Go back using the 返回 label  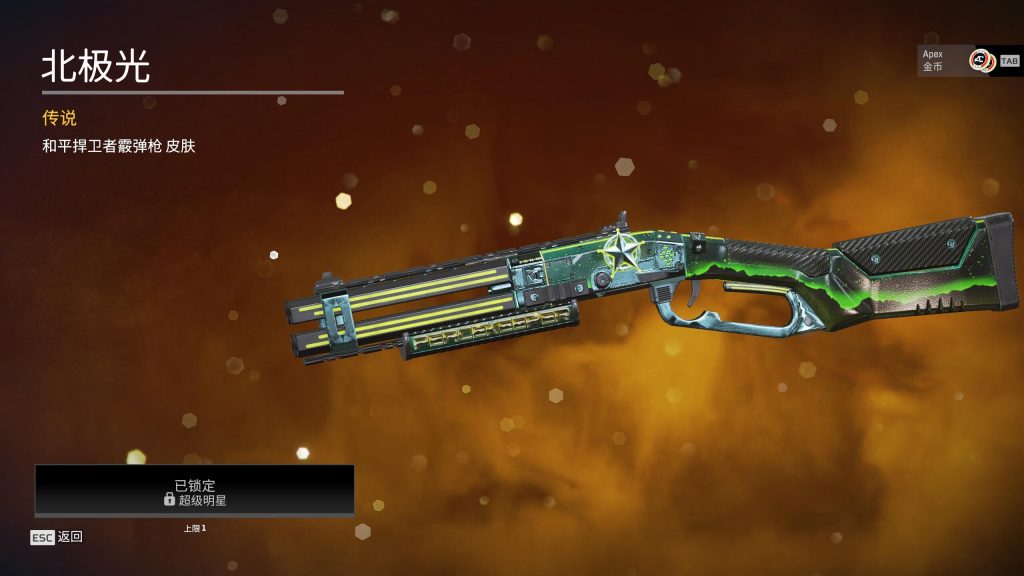click(x=69, y=537)
